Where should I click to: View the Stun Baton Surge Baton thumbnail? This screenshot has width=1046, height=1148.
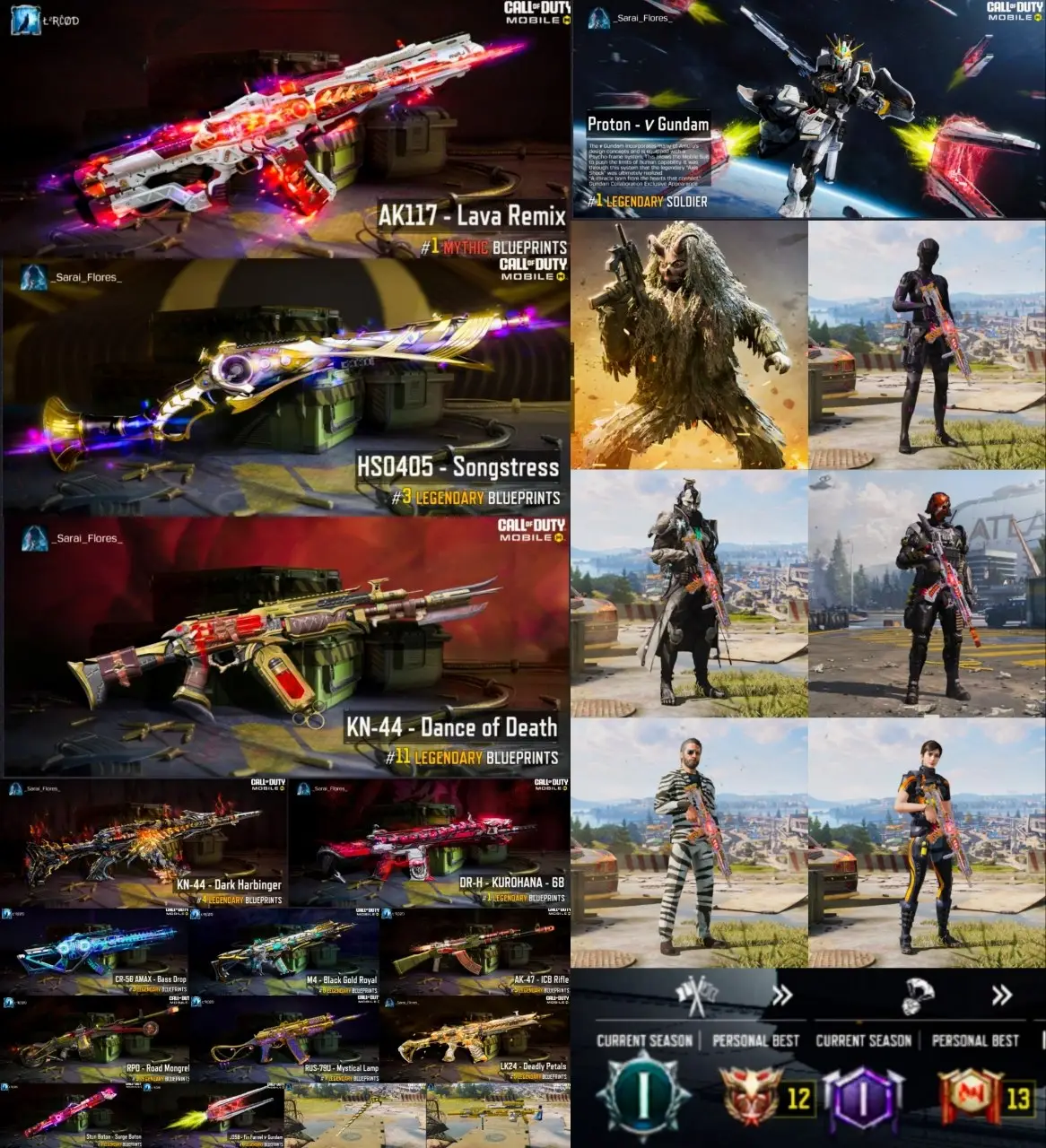point(72,1116)
